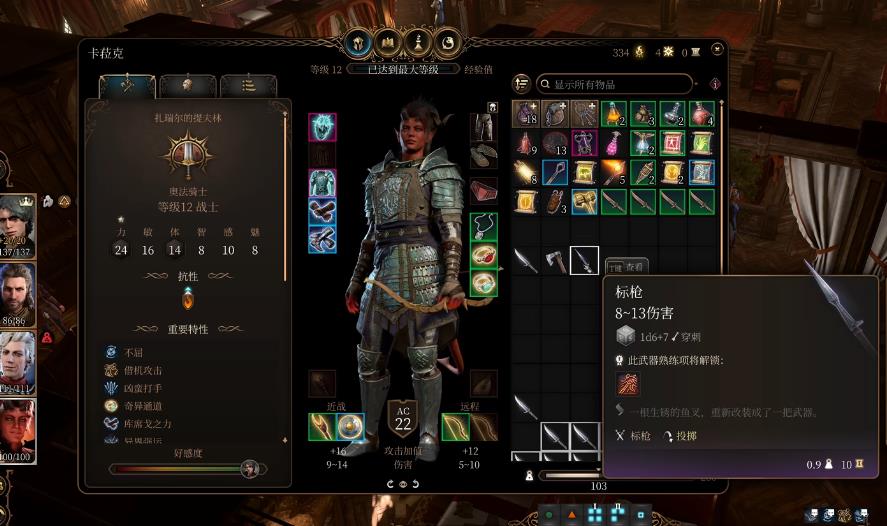Image resolution: width=887 pixels, height=526 pixels.
Task: Select the white-haired party member portrait
Action: pyautogui.click(x=18, y=356)
